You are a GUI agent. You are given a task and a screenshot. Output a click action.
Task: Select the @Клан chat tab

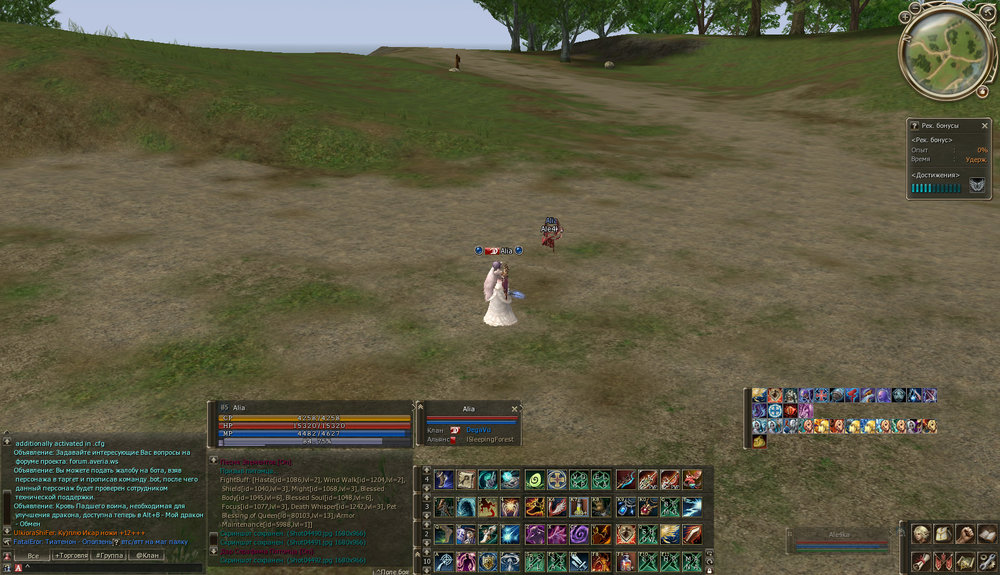pos(147,554)
